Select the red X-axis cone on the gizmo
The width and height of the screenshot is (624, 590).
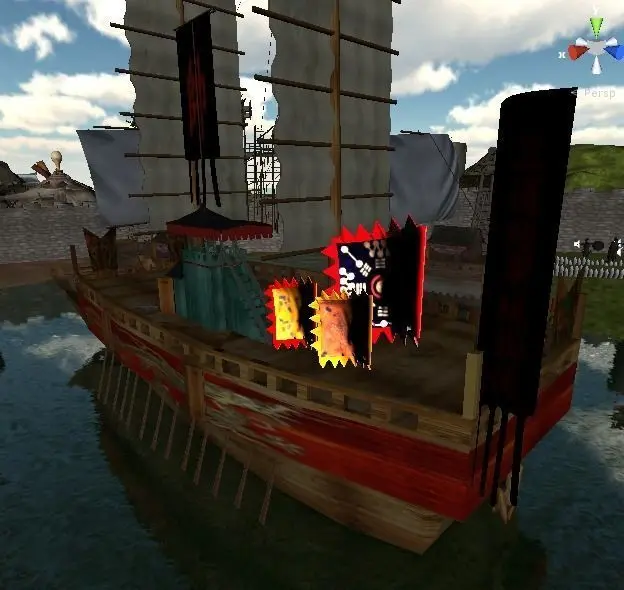[578, 49]
